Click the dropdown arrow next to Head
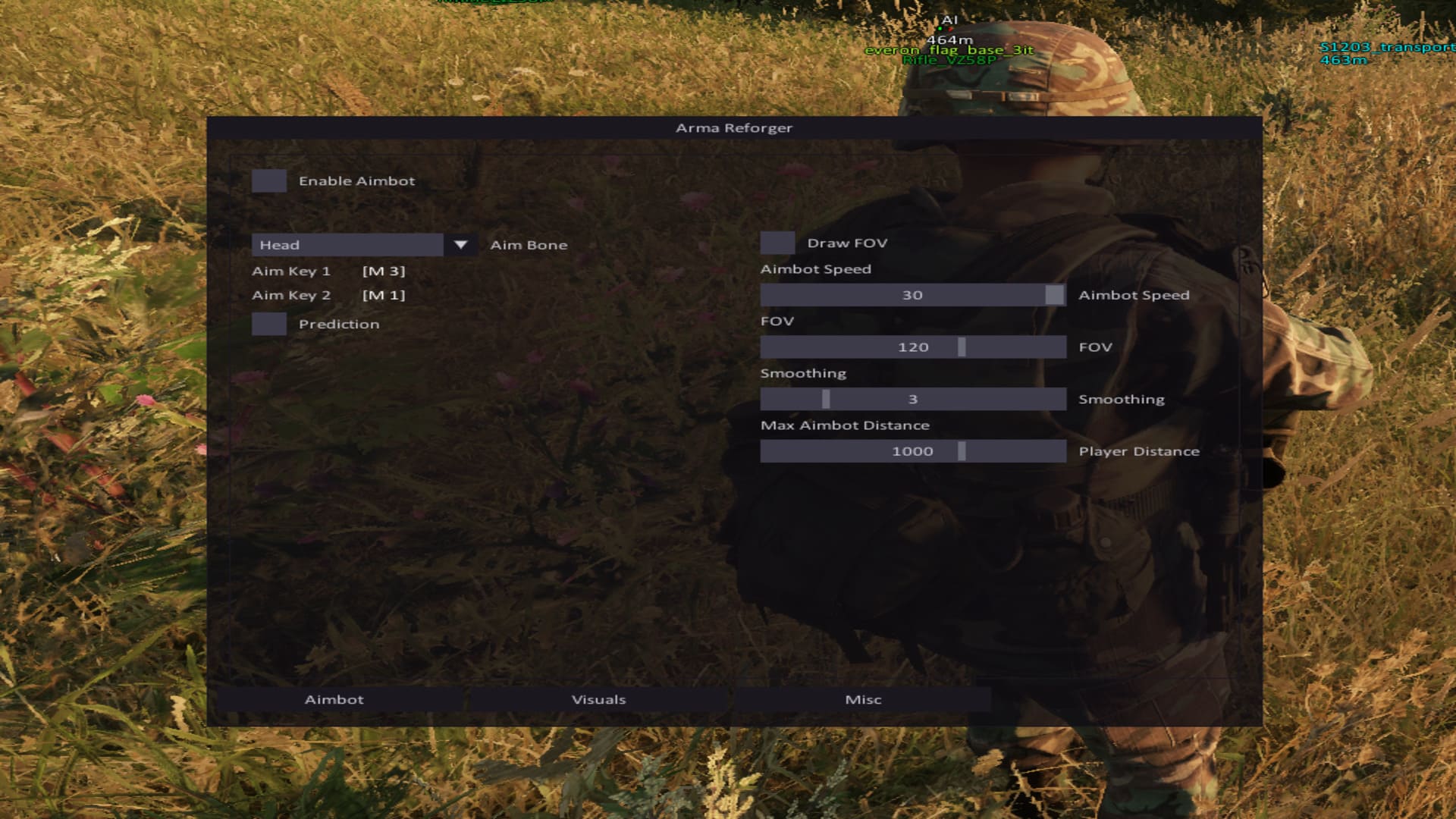The width and height of the screenshot is (1456, 819). 461,244
